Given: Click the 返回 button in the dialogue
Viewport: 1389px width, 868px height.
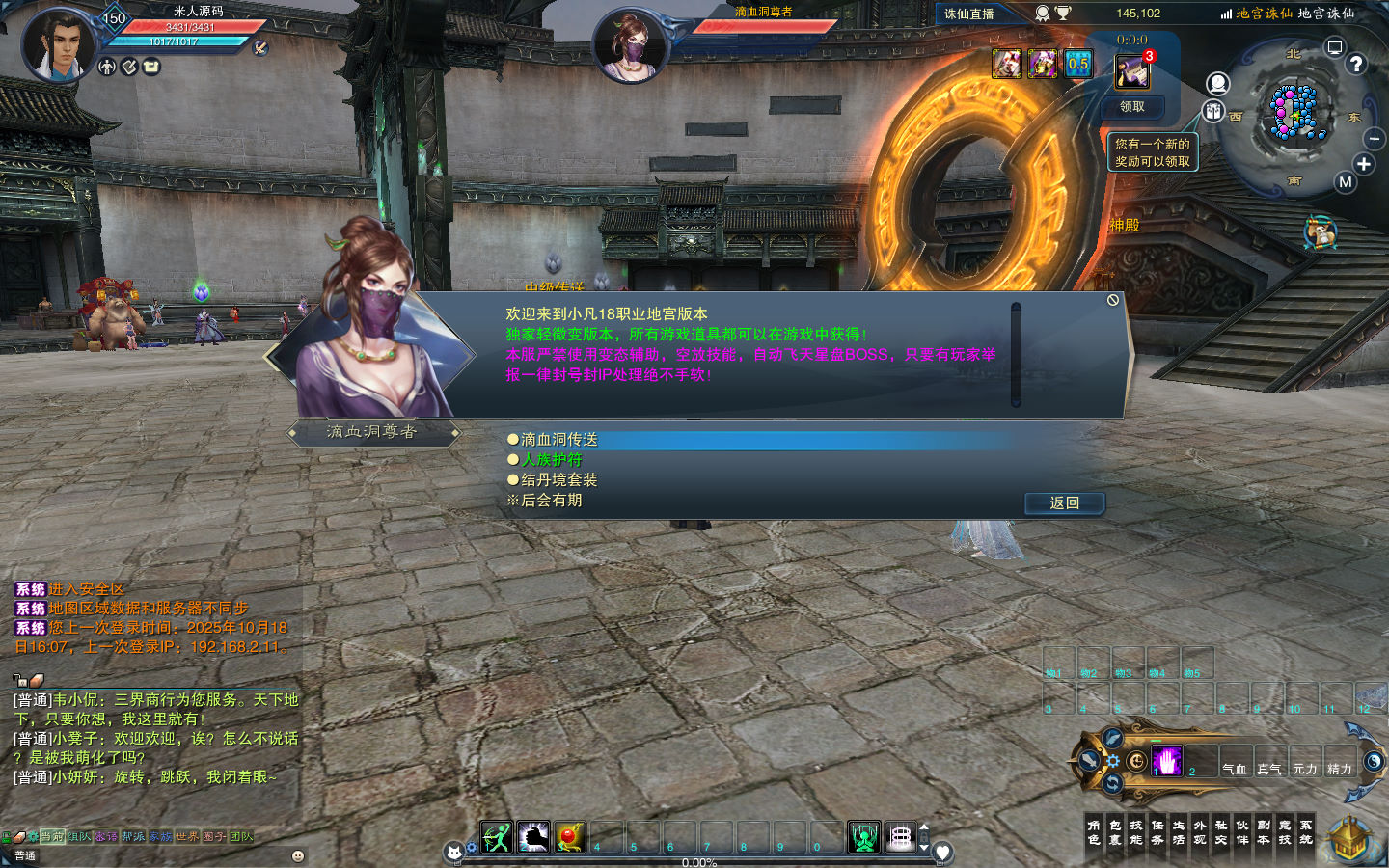Looking at the screenshot, I should (x=1064, y=502).
